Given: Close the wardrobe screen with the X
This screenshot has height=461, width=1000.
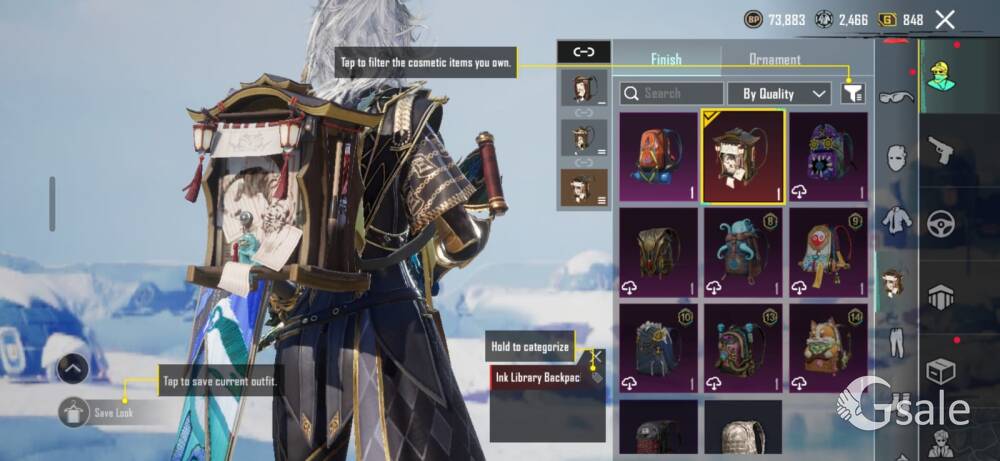Looking at the screenshot, I should click(x=945, y=18).
